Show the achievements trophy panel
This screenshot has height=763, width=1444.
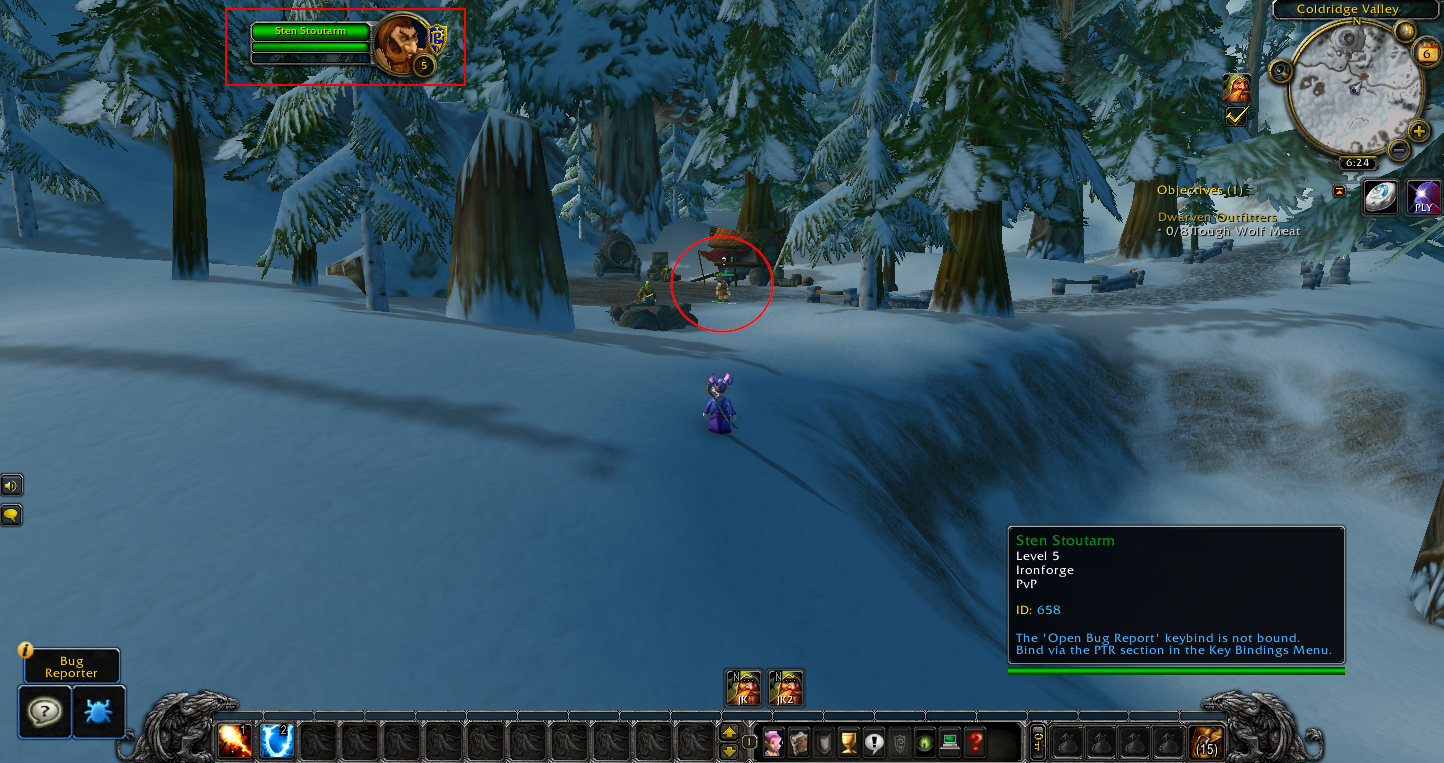(x=849, y=743)
